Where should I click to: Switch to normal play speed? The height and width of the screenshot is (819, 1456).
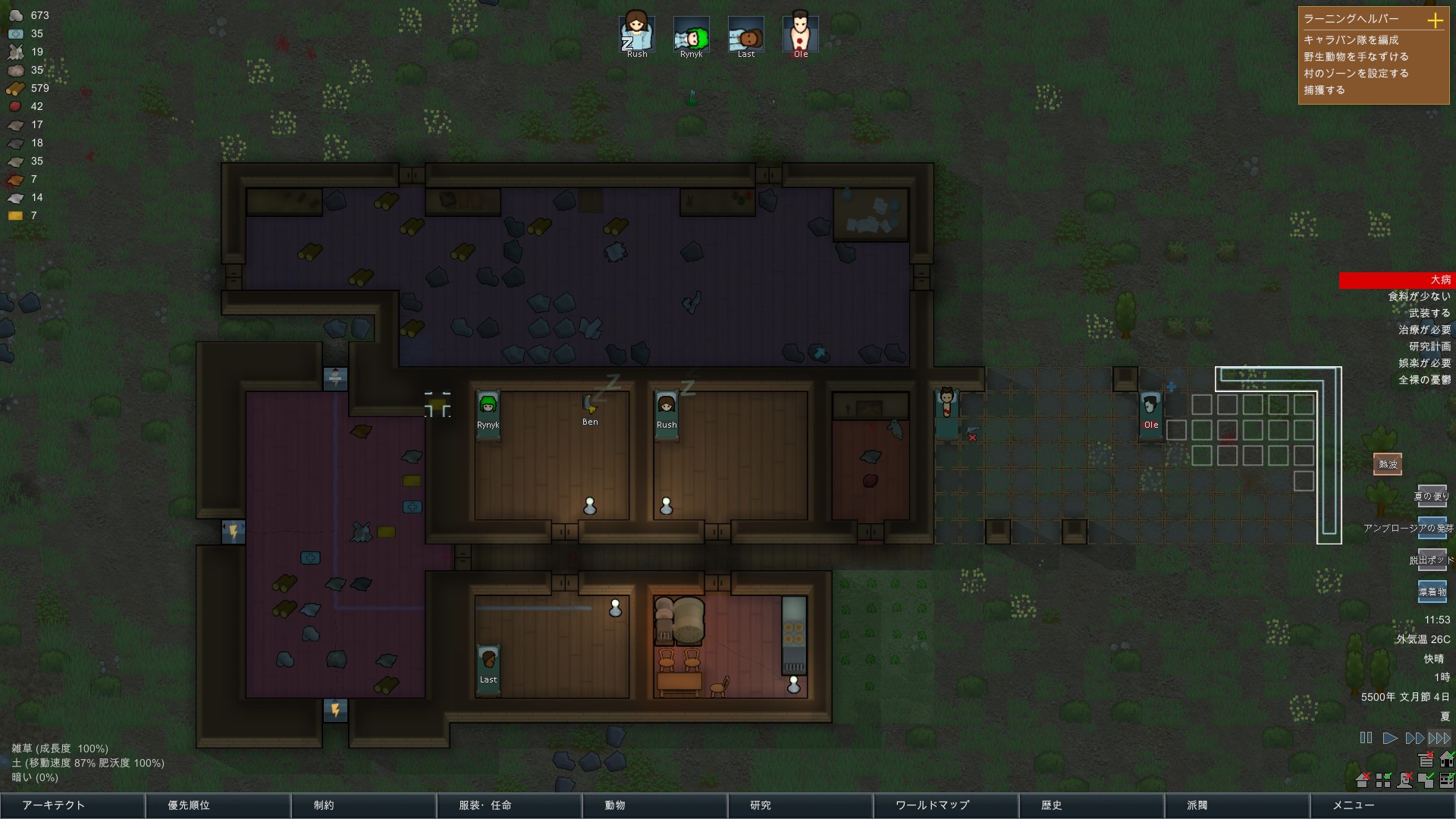pyautogui.click(x=1391, y=736)
